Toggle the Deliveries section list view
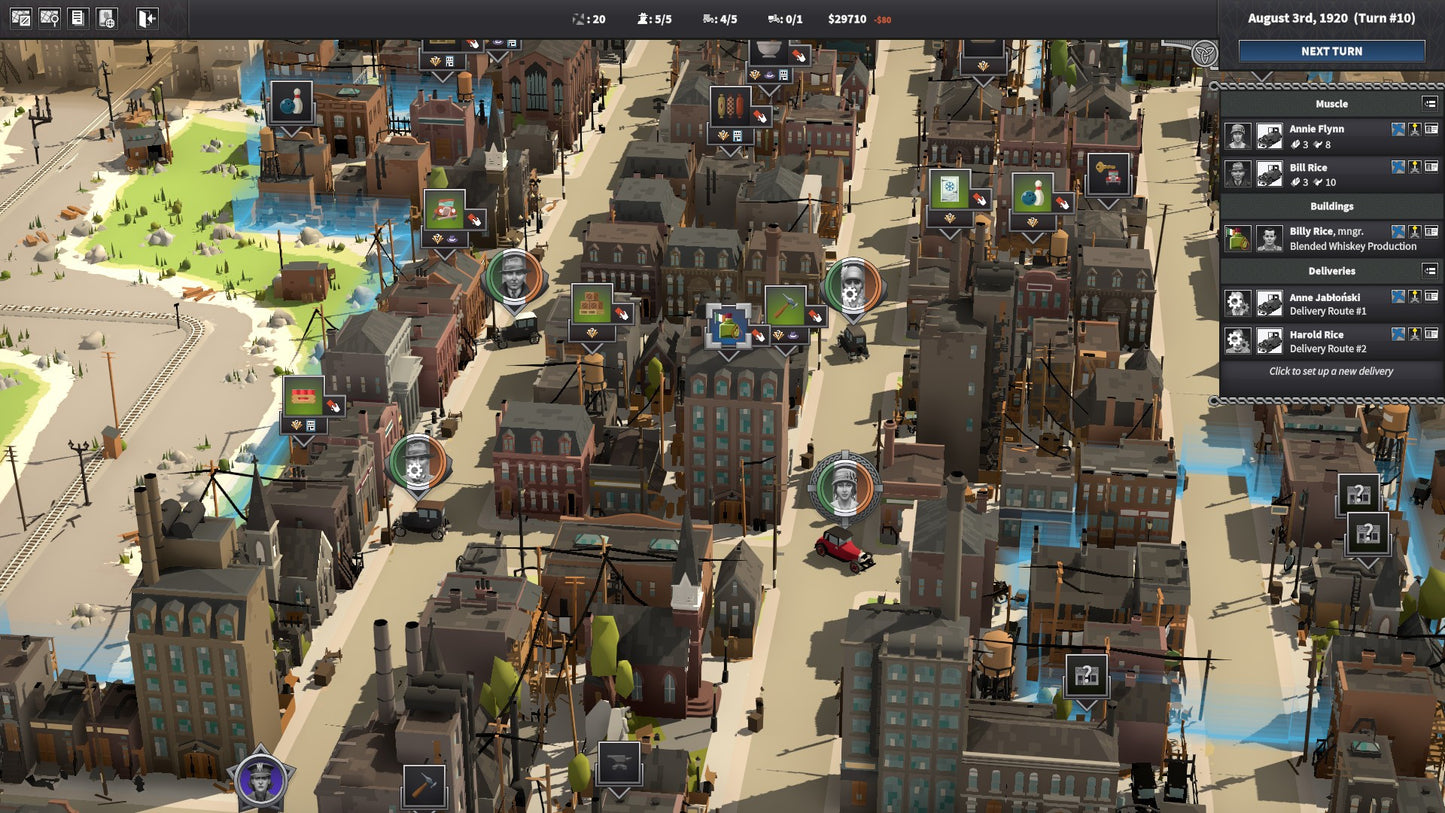This screenshot has width=1445, height=813. pos(1430,270)
